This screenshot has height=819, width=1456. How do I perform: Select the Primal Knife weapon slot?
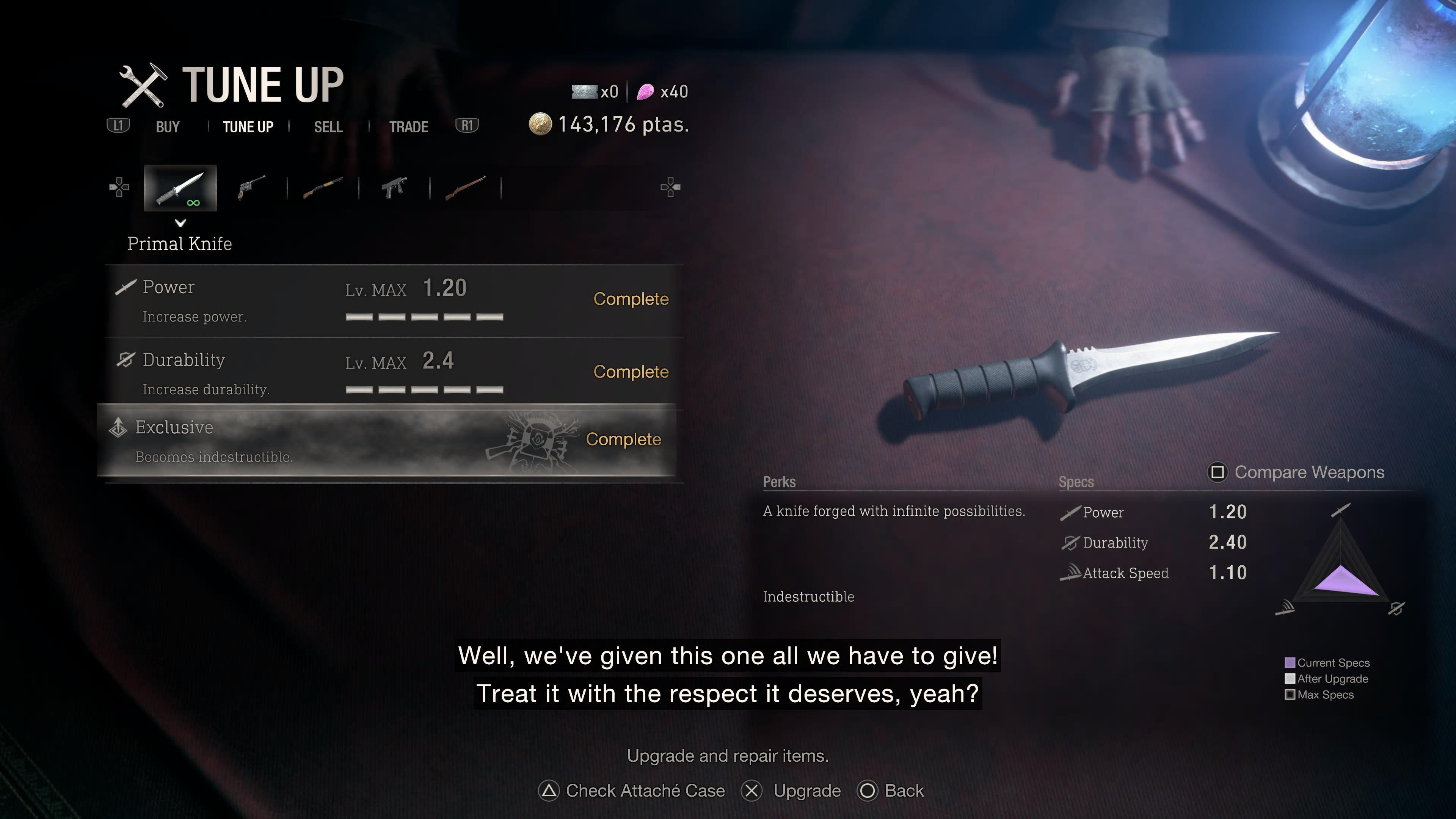coord(180,188)
